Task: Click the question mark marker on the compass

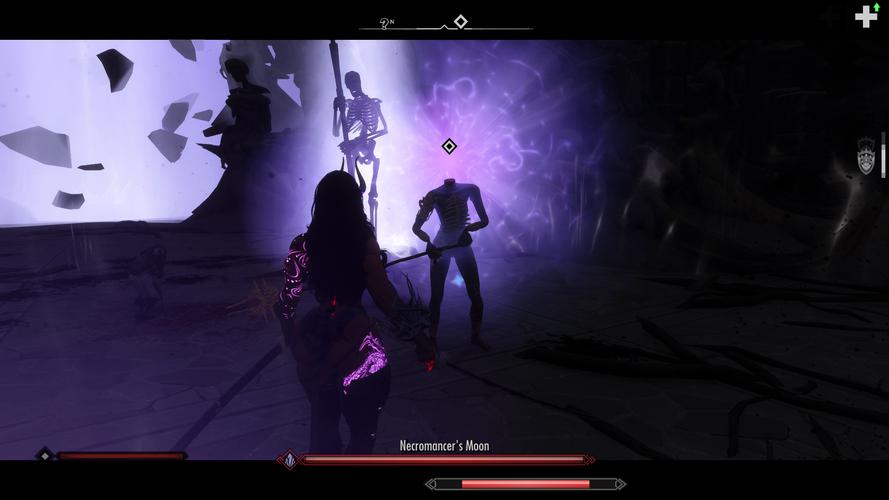Action: (x=386, y=22)
